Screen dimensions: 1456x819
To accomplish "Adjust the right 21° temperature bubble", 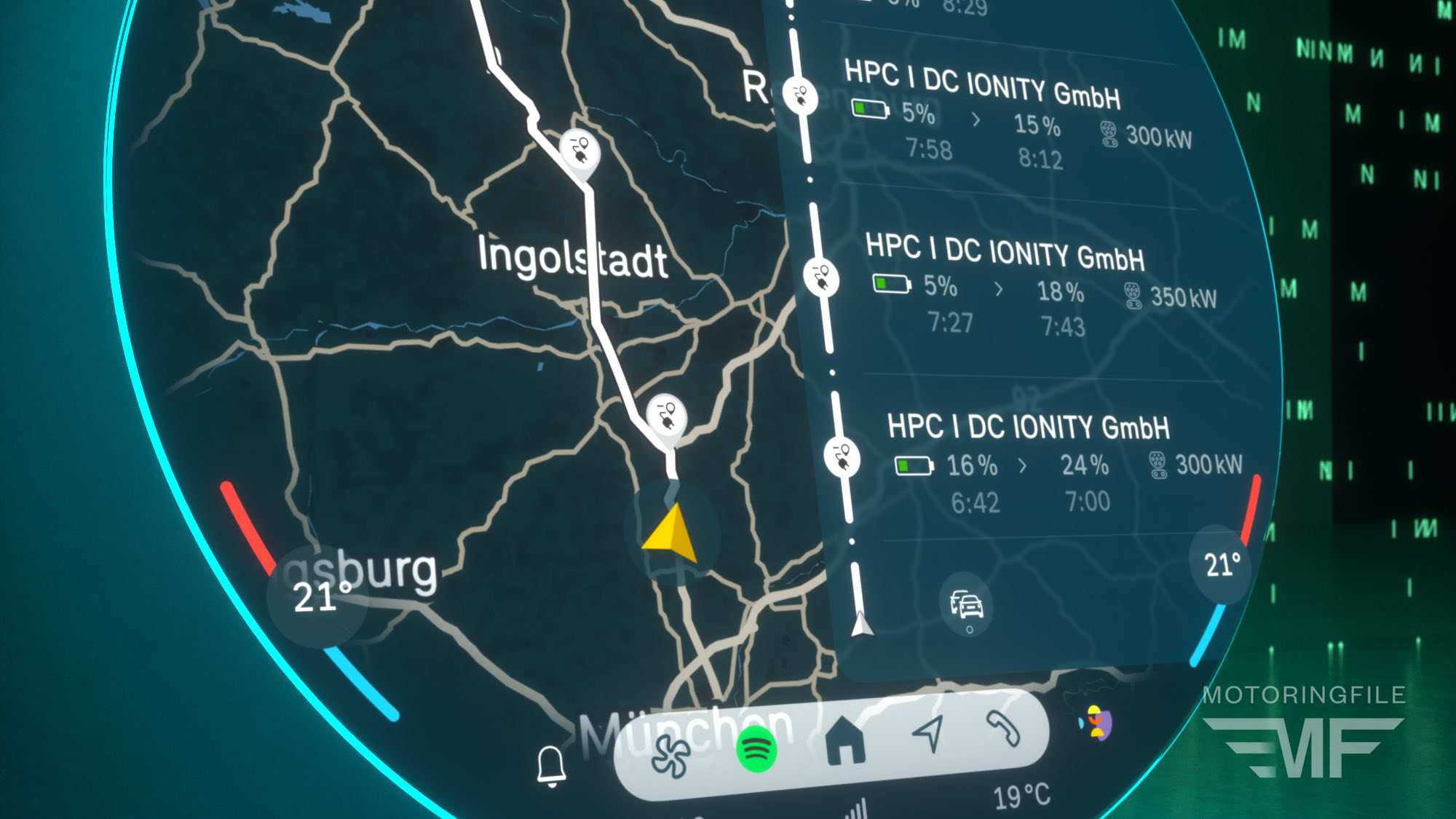I will pyautogui.click(x=1222, y=564).
